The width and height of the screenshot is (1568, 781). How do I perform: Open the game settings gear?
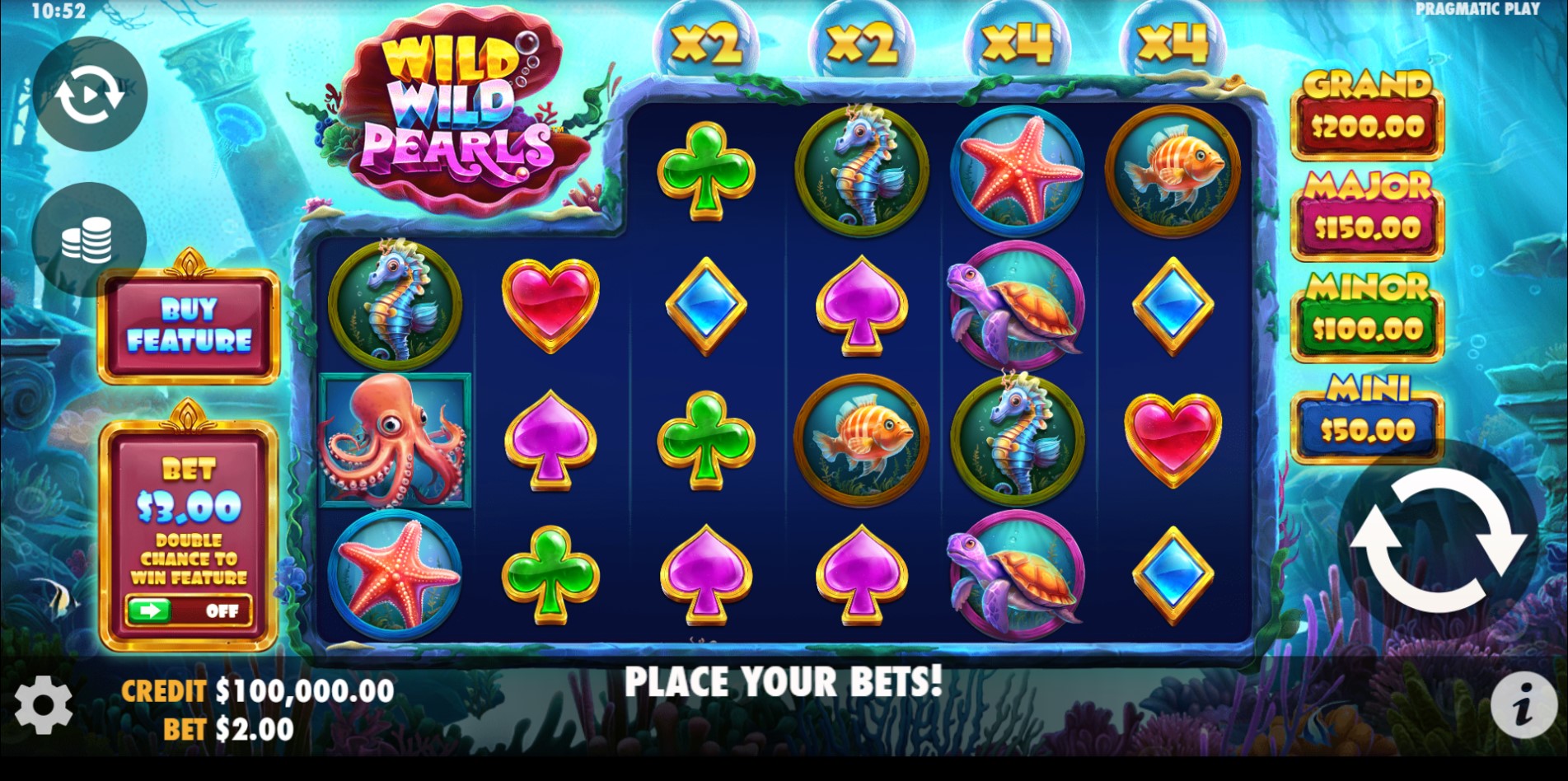(x=45, y=704)
